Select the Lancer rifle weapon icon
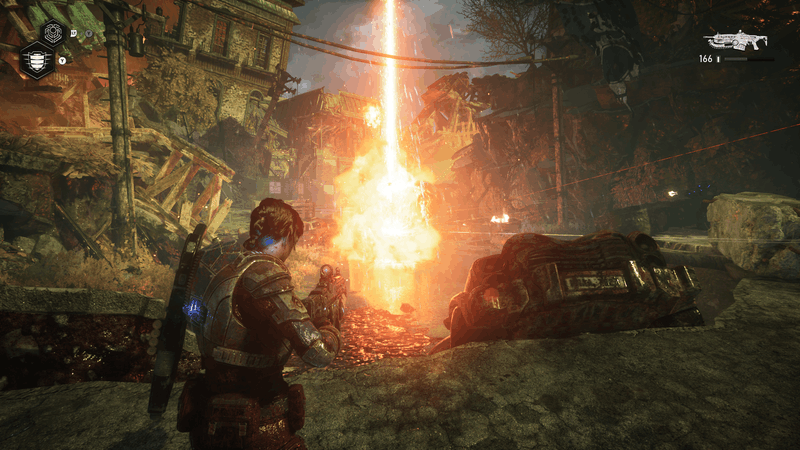 click(x=735, y=40)
